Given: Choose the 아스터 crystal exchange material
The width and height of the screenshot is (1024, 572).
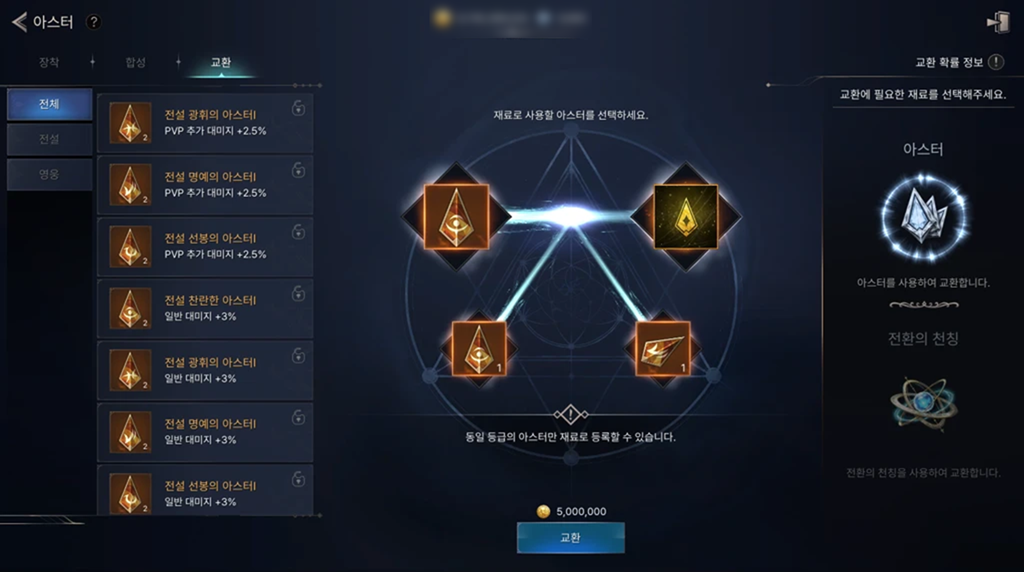Looking at the screenshot, I should pos(923,214).
